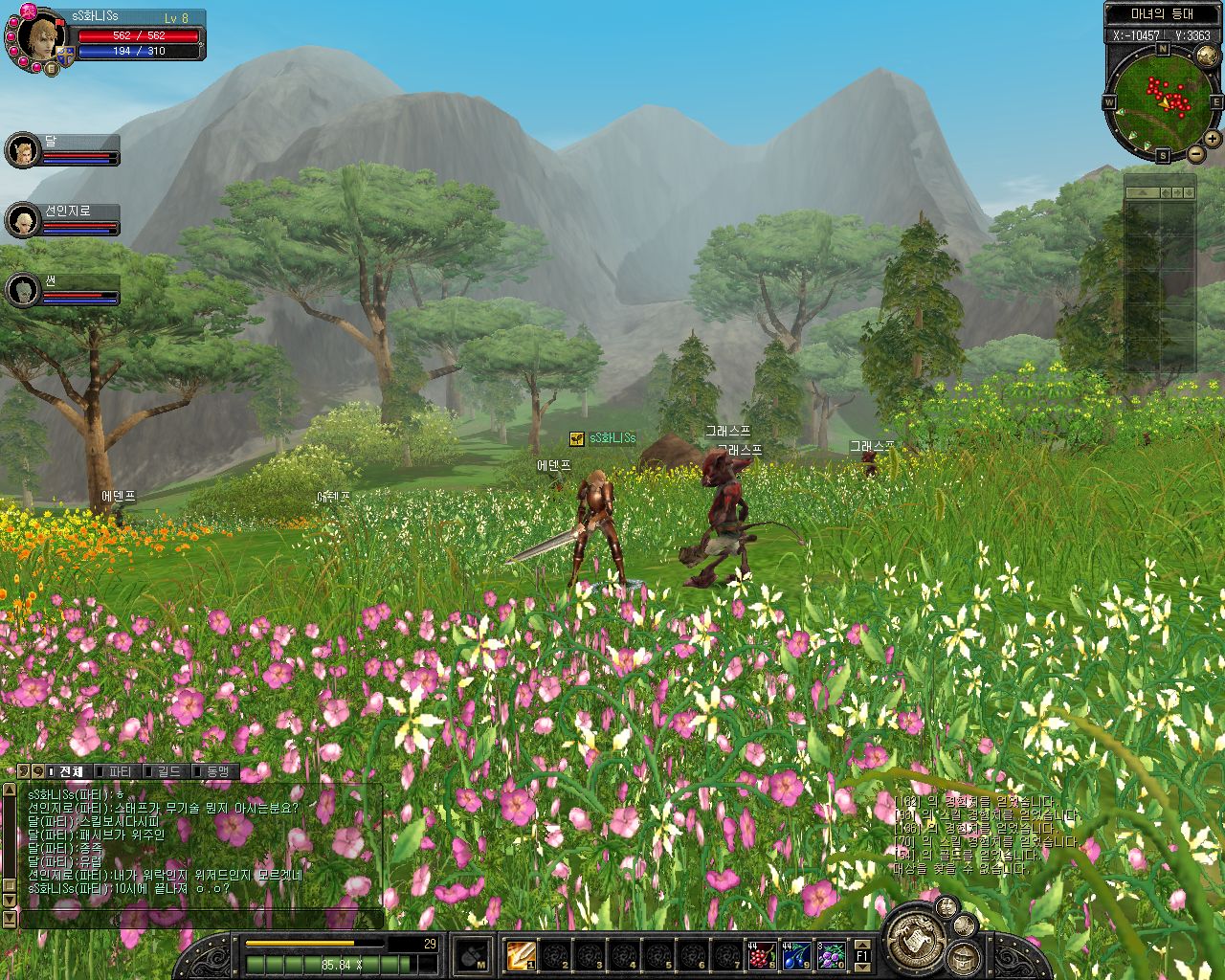Select party member 달 portrait
The height and width of the screenshot is (980, 1225).
point(22,150)
